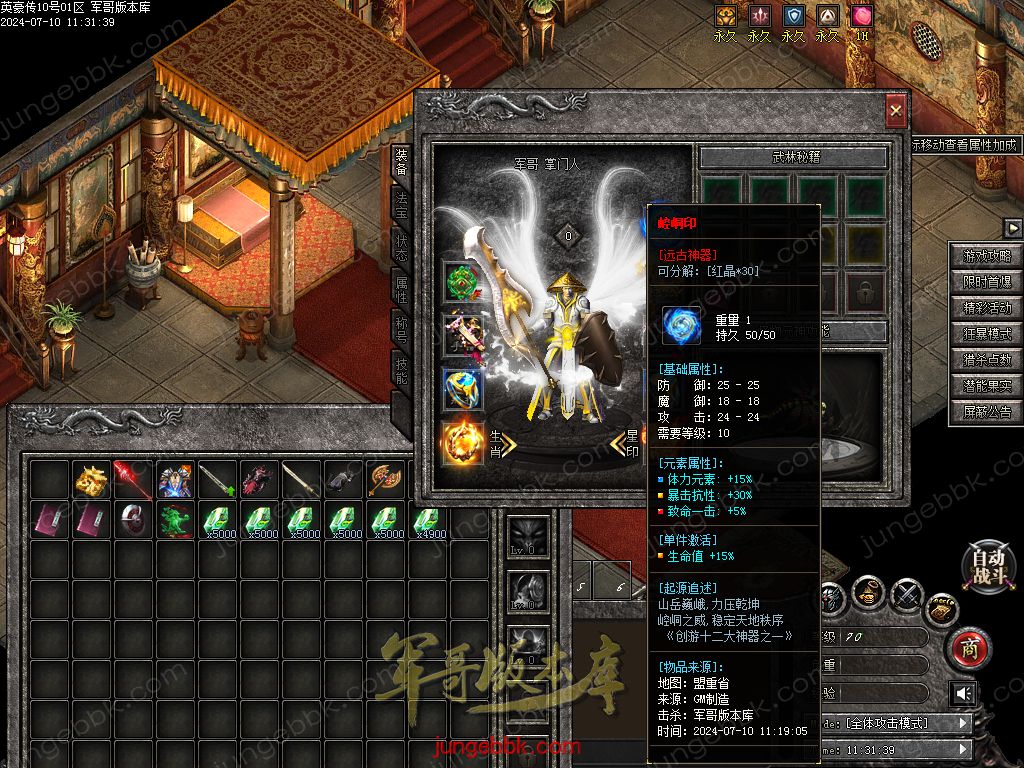Select the blue gold ring equipment slot
The image size is (1024, 768).
tap(463, 389)
